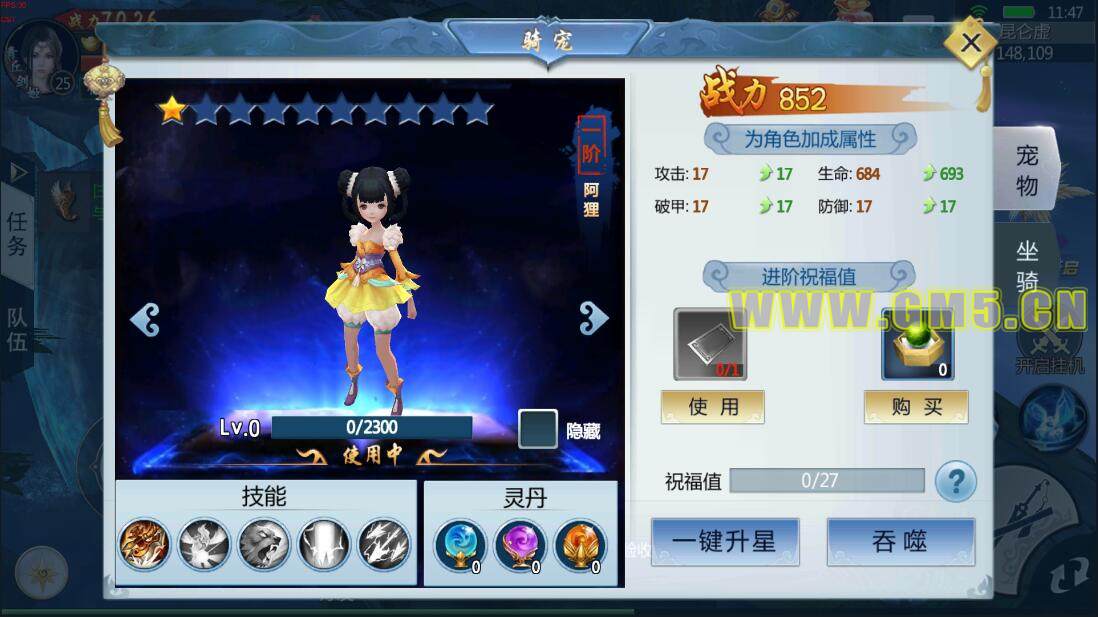Screen dimensions: 1098x617
Task: Select the grey scroll blessing item slot
Action: pyautogui.click(x=710, y=345)
